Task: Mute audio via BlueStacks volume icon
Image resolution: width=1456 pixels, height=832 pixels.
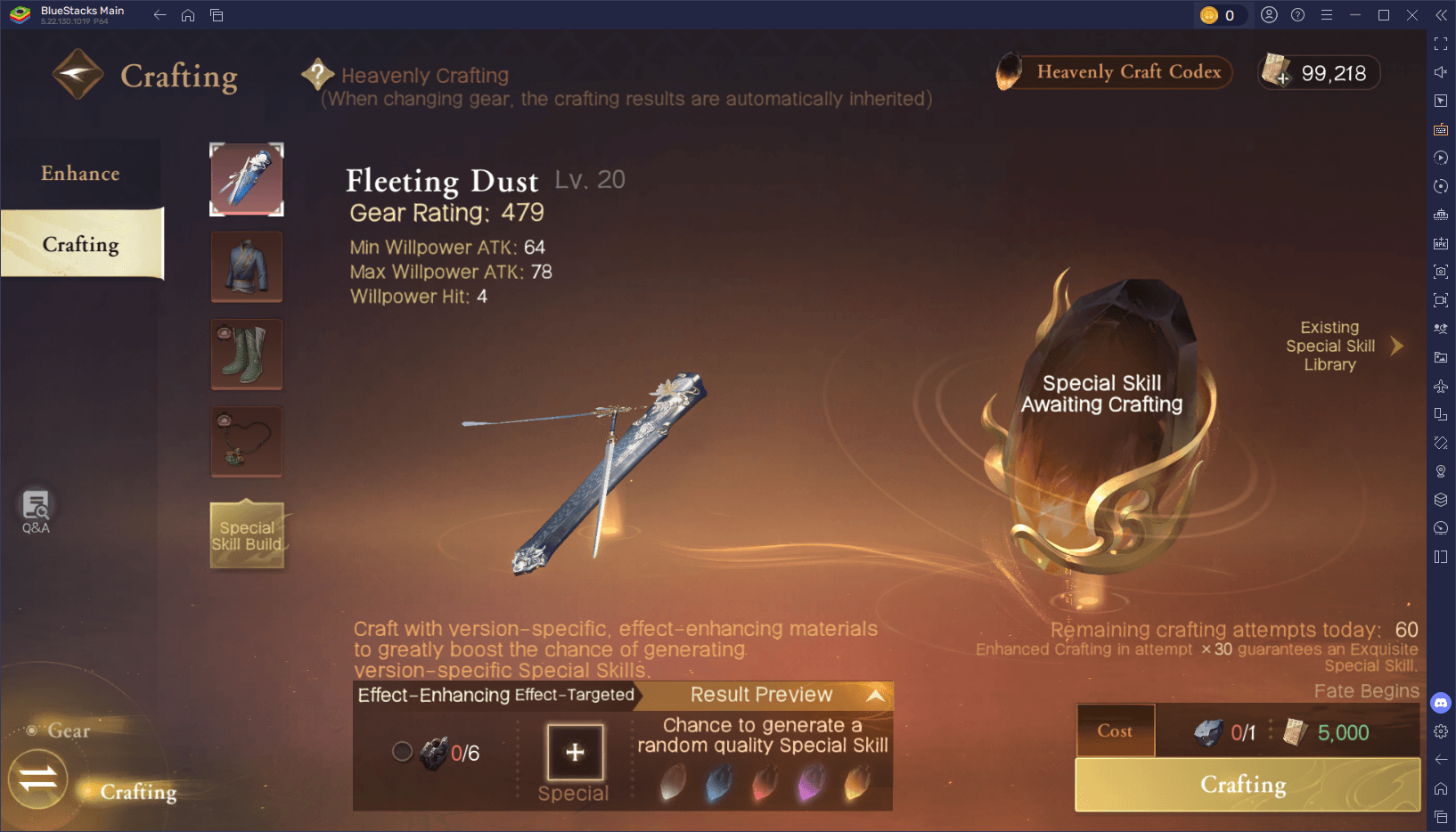Action: coord(1441,72)
